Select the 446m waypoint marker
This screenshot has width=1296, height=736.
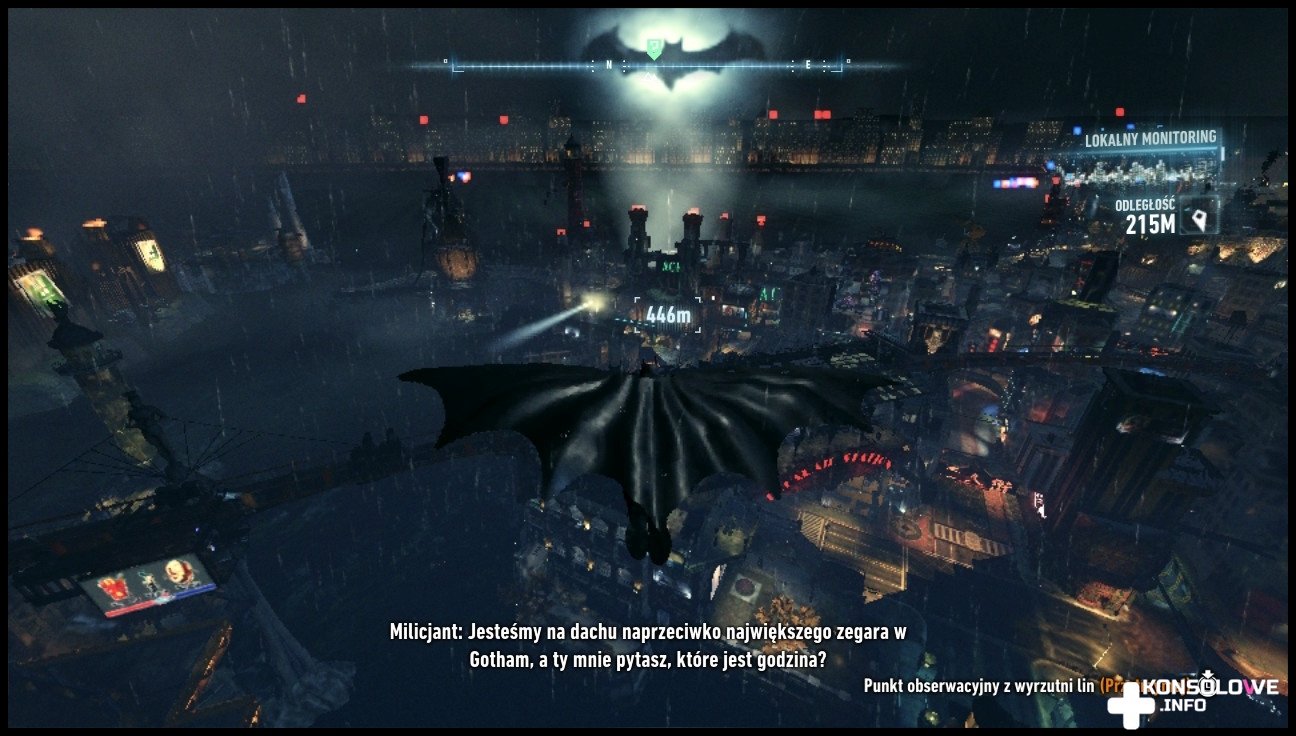click(x=668, y=315)
